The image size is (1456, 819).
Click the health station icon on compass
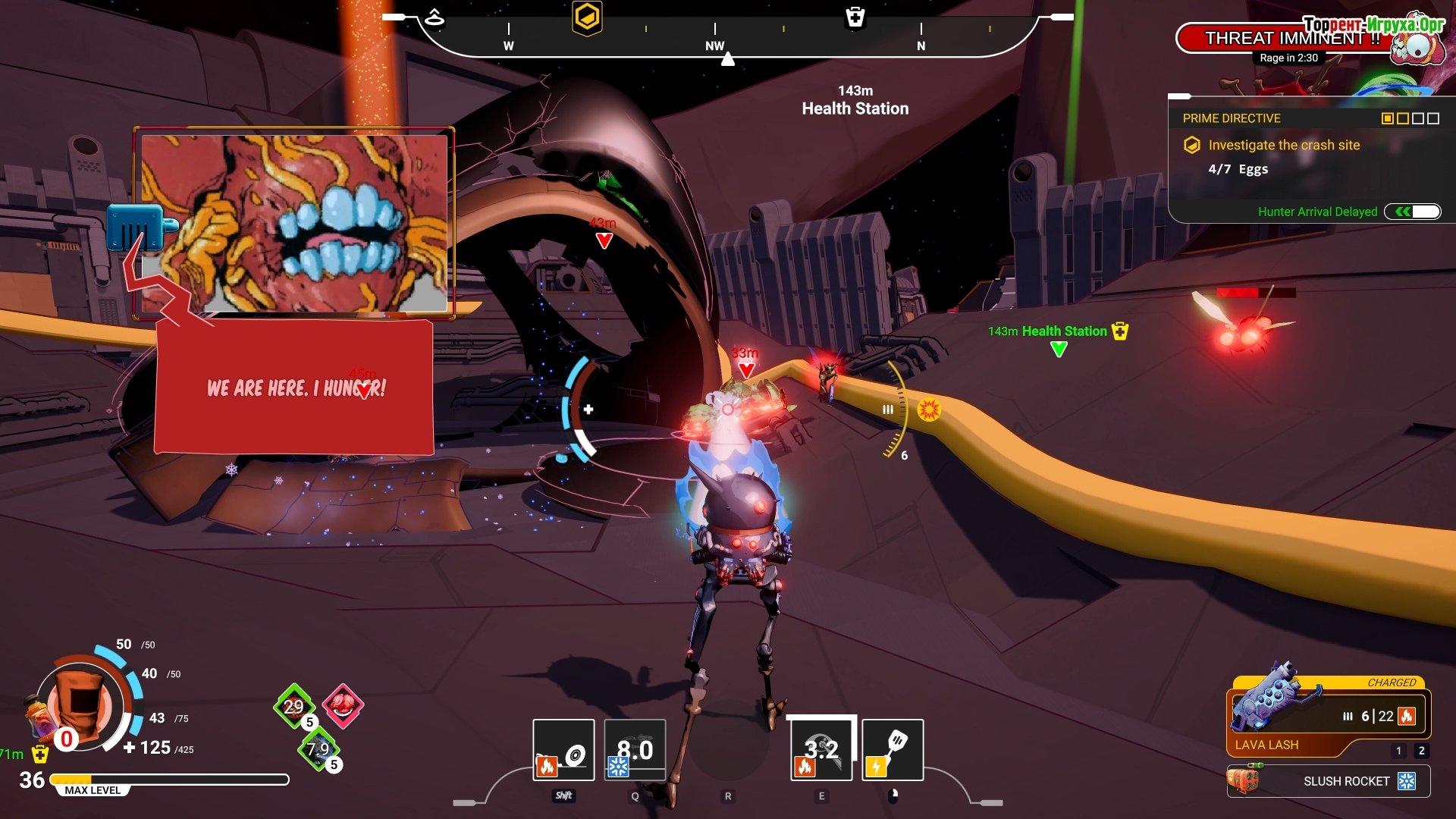855,17
